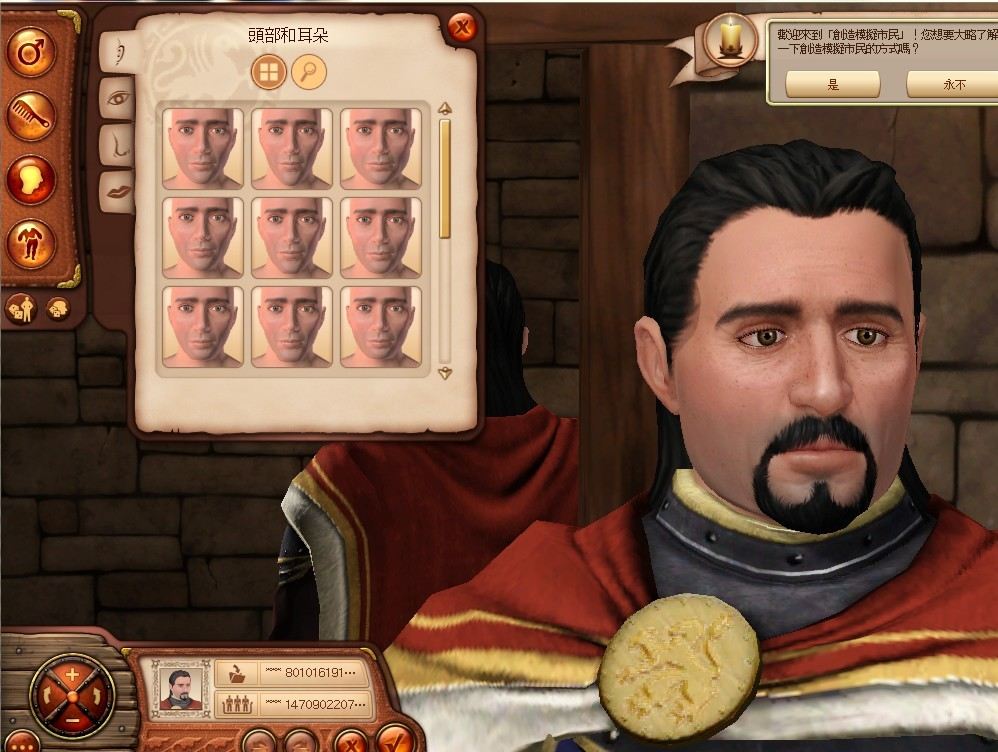The image size is (998, 752).
Task: Choose the center face preset thumbnail
Action: point(292,237)
